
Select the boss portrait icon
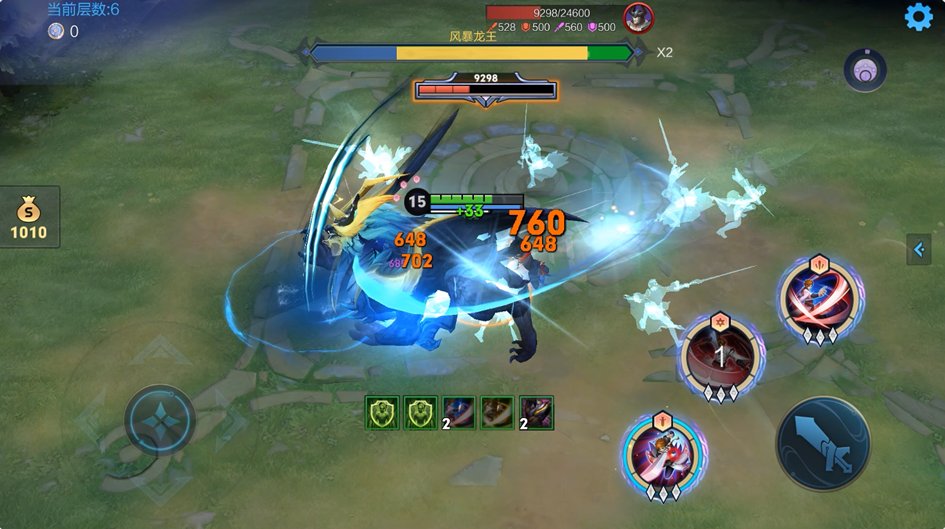638,17
